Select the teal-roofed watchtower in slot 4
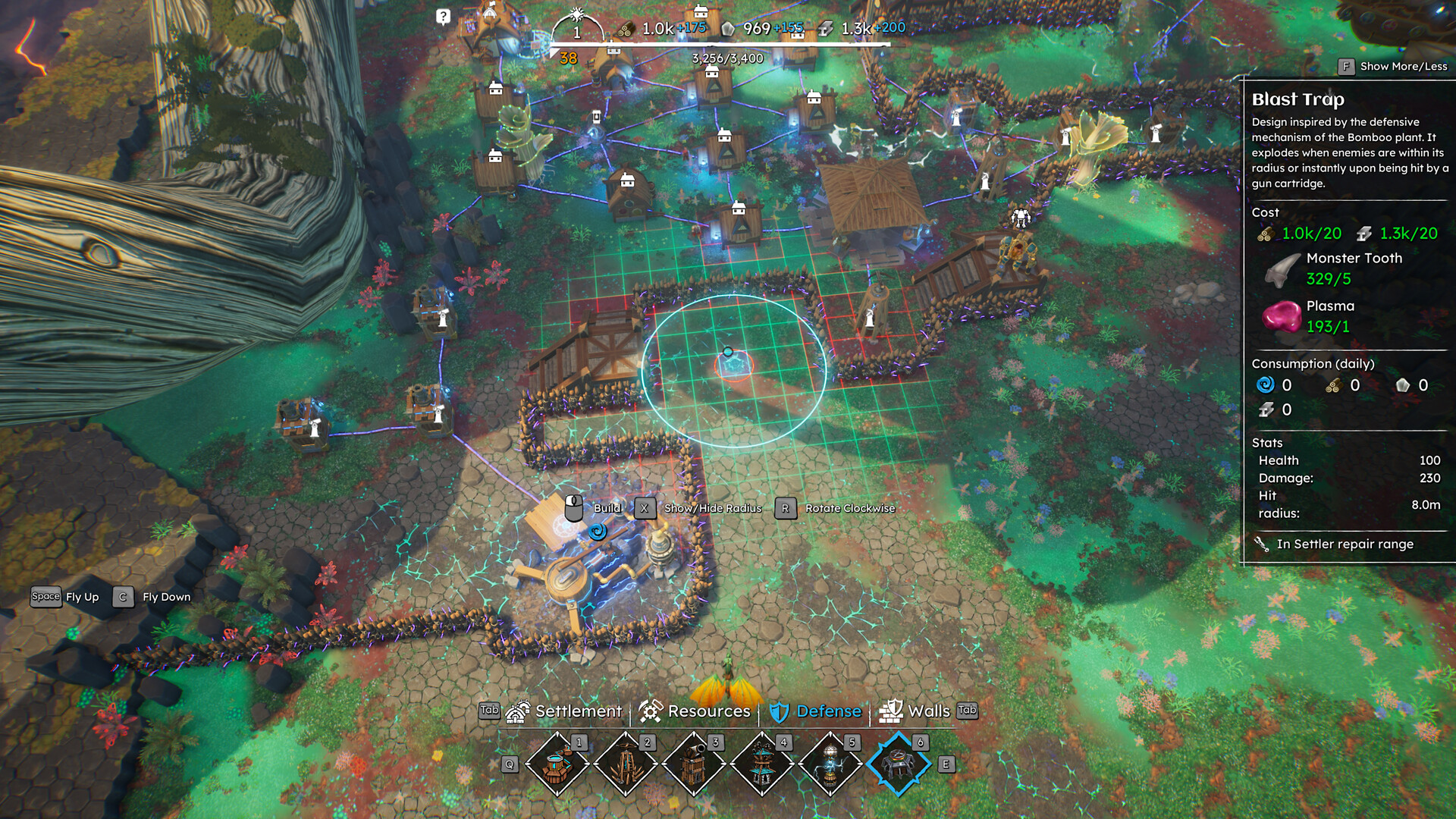The height and width of the screenshot is (819, 1456). coord(762,764)
